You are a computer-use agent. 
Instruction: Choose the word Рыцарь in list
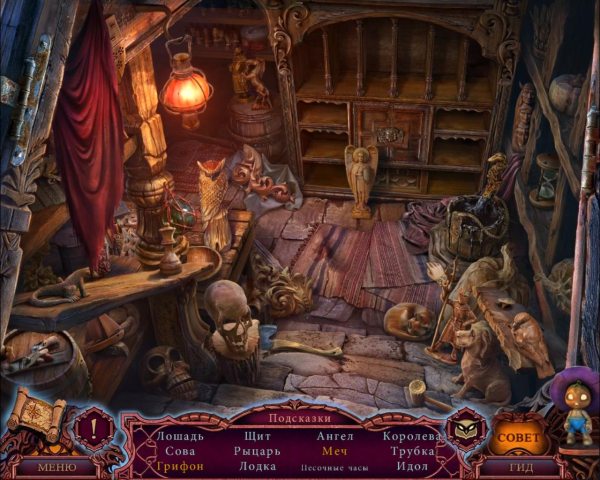(259, 451)
